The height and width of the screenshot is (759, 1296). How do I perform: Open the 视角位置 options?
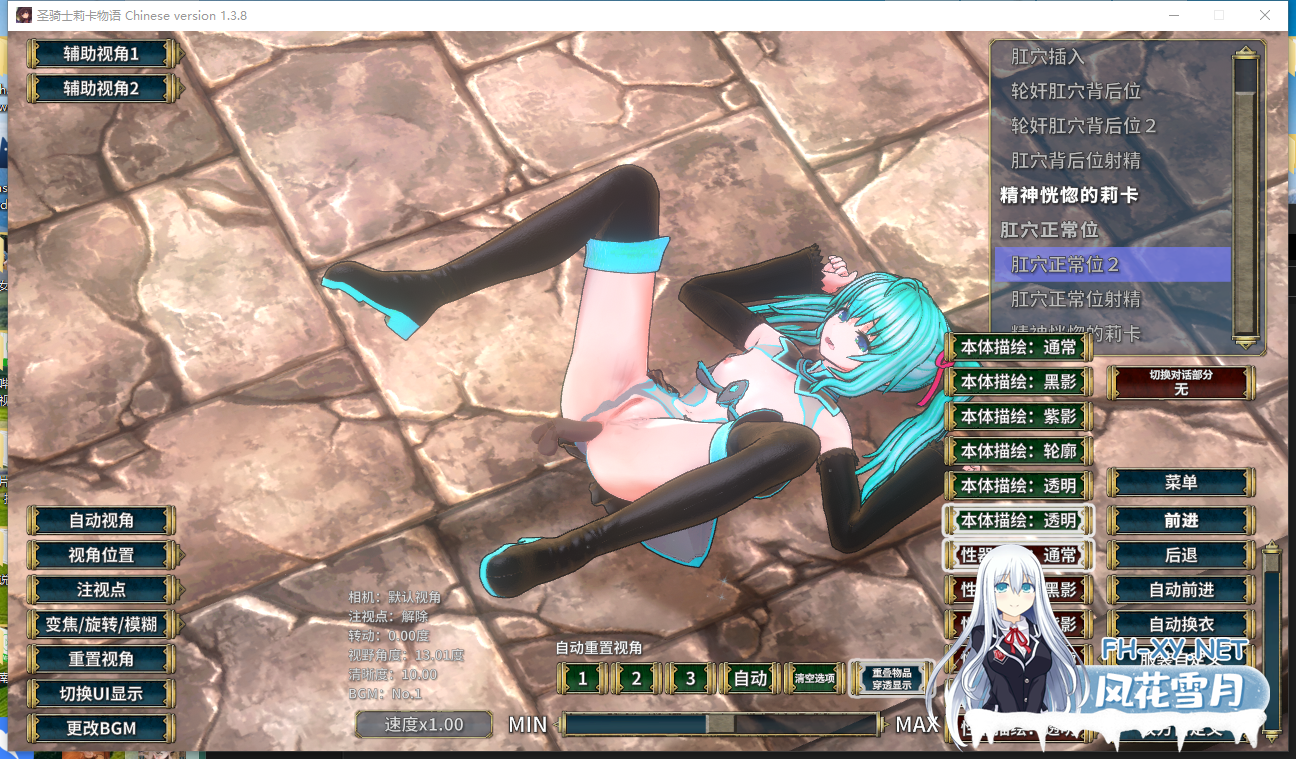click(x=101, y=555)
